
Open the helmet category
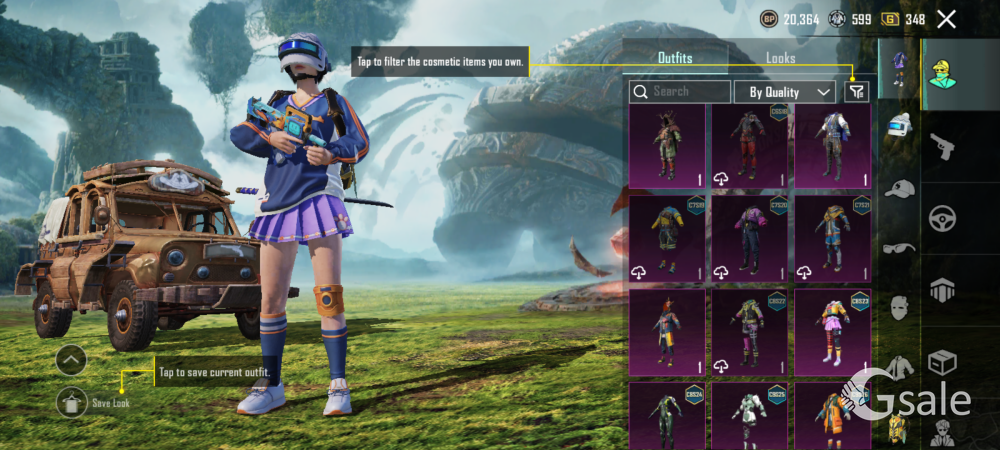point(899,127)
